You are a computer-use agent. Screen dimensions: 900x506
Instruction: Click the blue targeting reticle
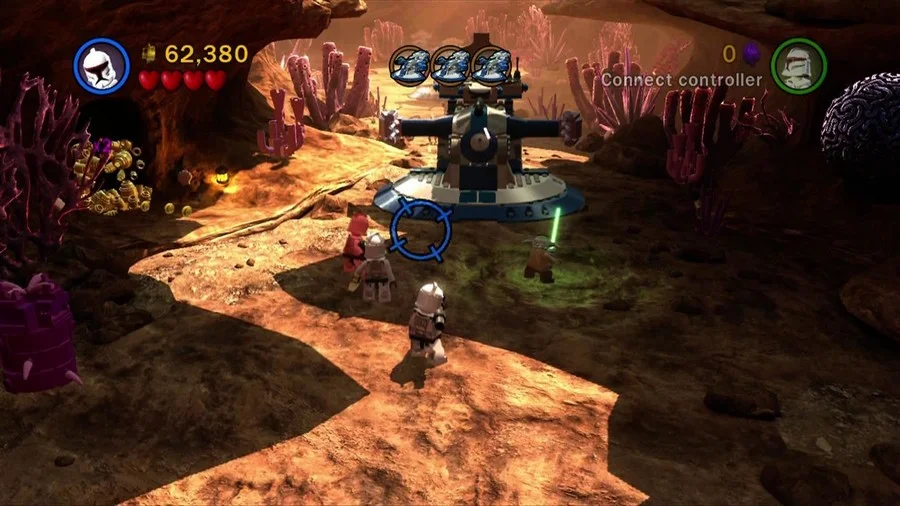420,229
